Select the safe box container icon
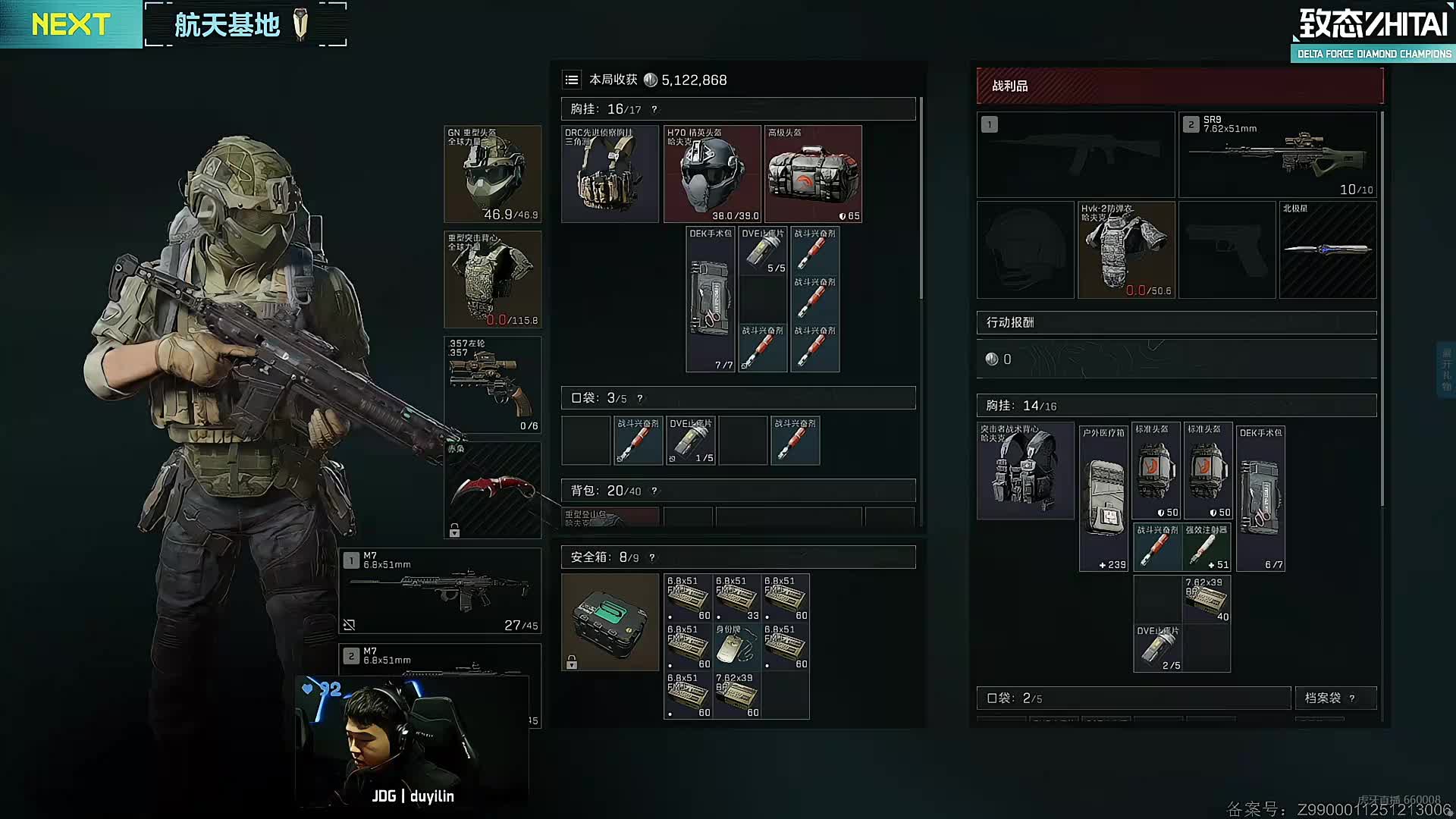 click(610, 622)
